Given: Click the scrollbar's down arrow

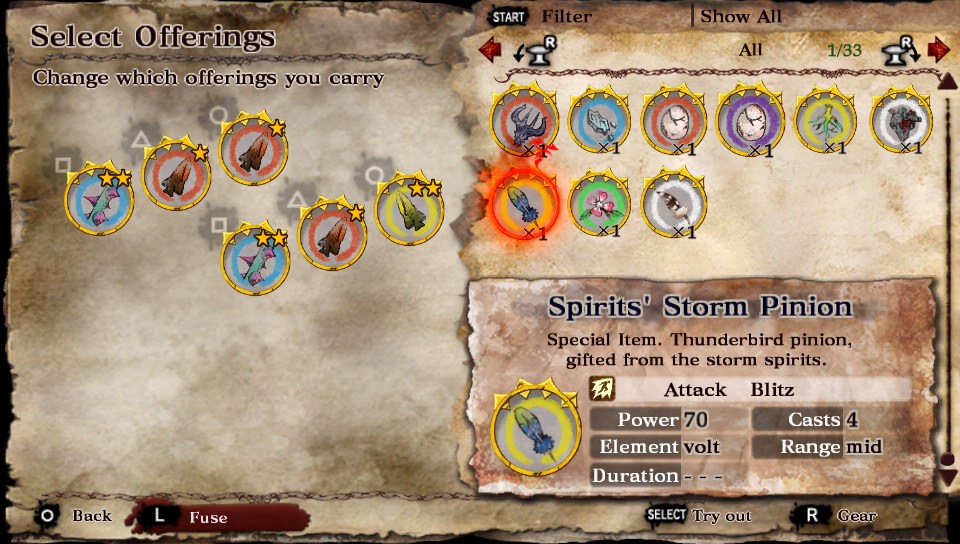Looking at the screenshot, I should [x=948, y=478].
